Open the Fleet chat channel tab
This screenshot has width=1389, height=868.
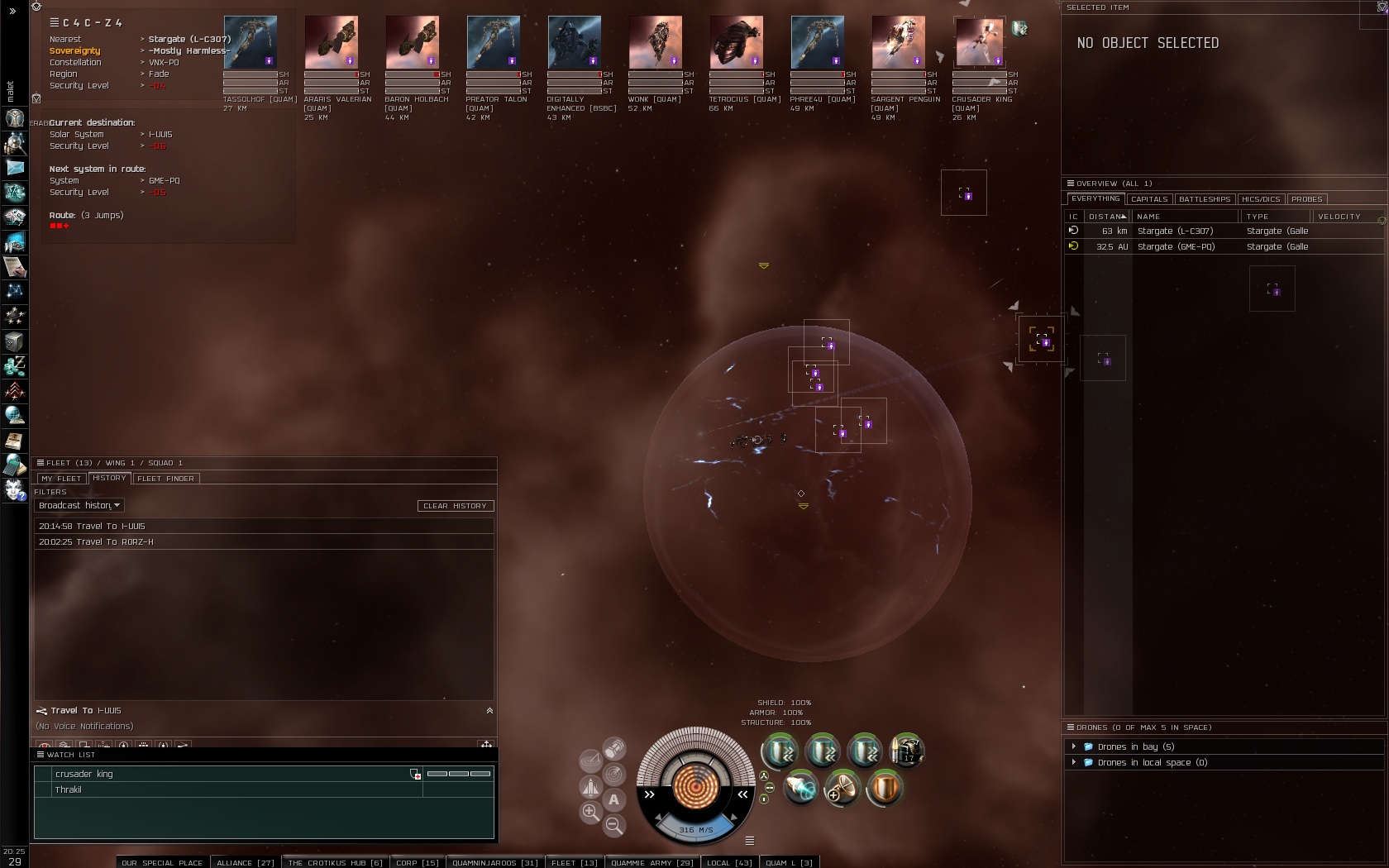pyautogui.click(x=574, y=862)
